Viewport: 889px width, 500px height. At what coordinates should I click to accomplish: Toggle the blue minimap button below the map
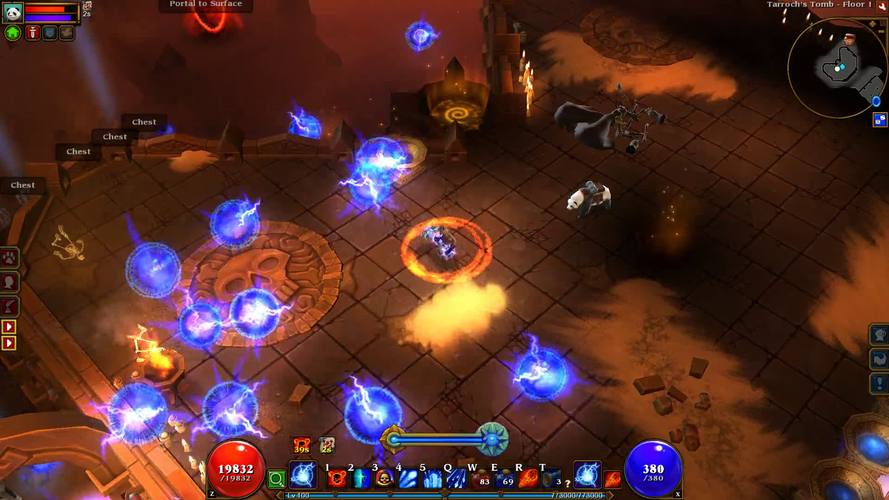879,121
